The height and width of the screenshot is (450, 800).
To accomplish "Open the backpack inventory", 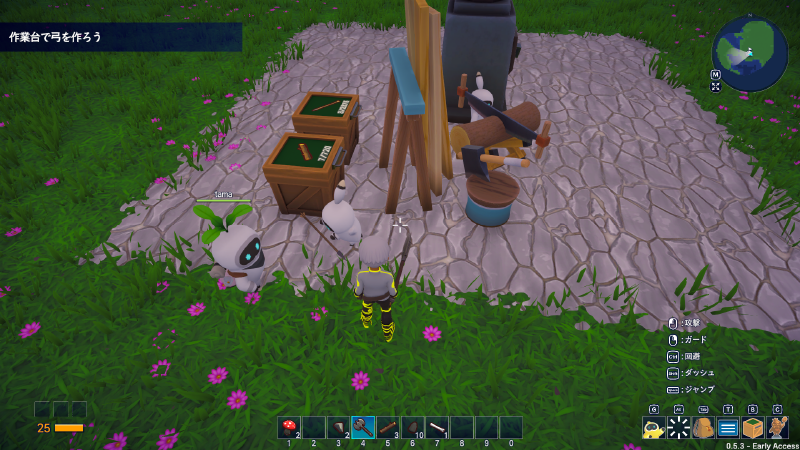I will 703,428.
